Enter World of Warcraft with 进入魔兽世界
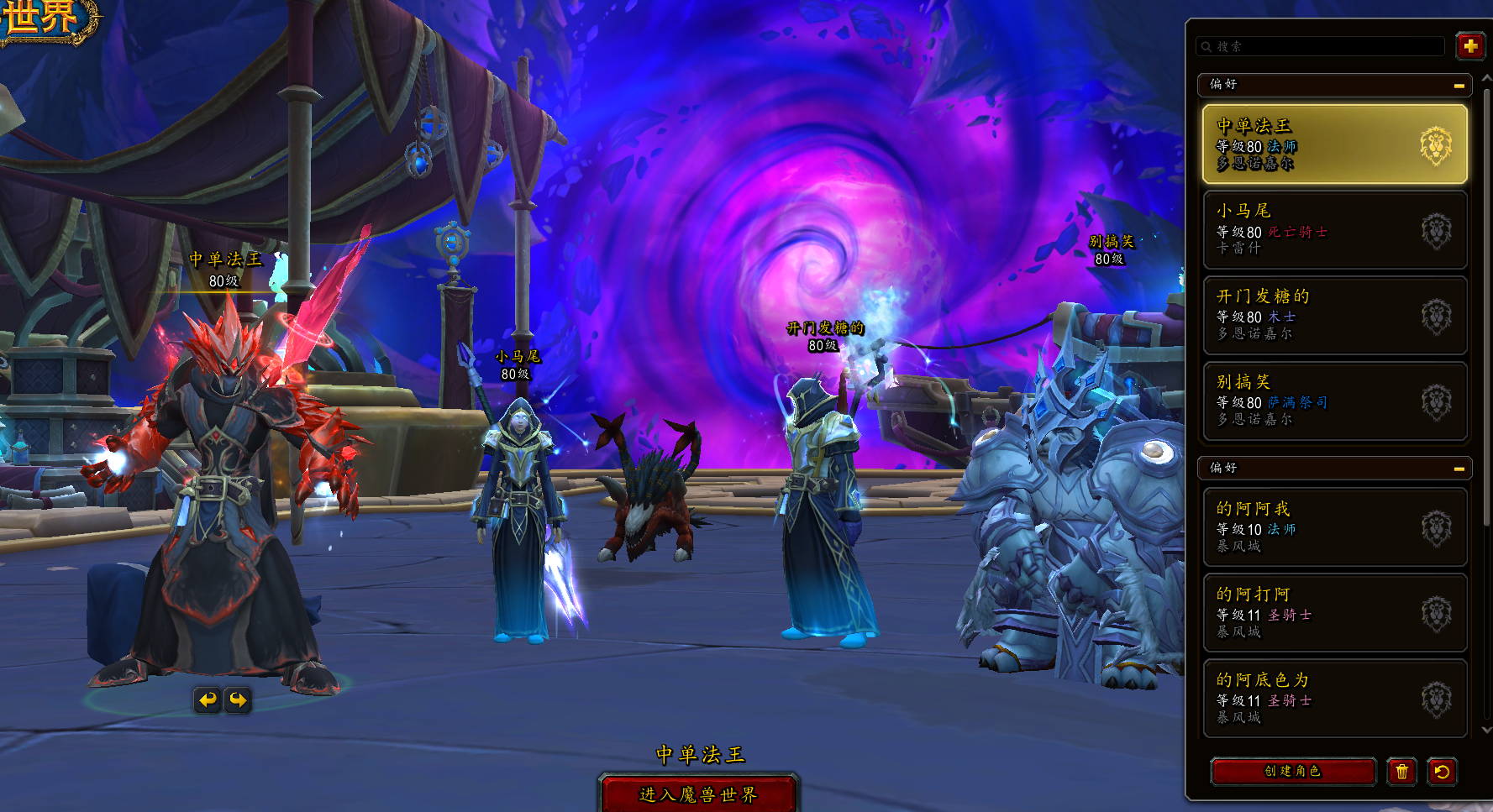Screen dimensions: 1493x812 tap(698, 794)
